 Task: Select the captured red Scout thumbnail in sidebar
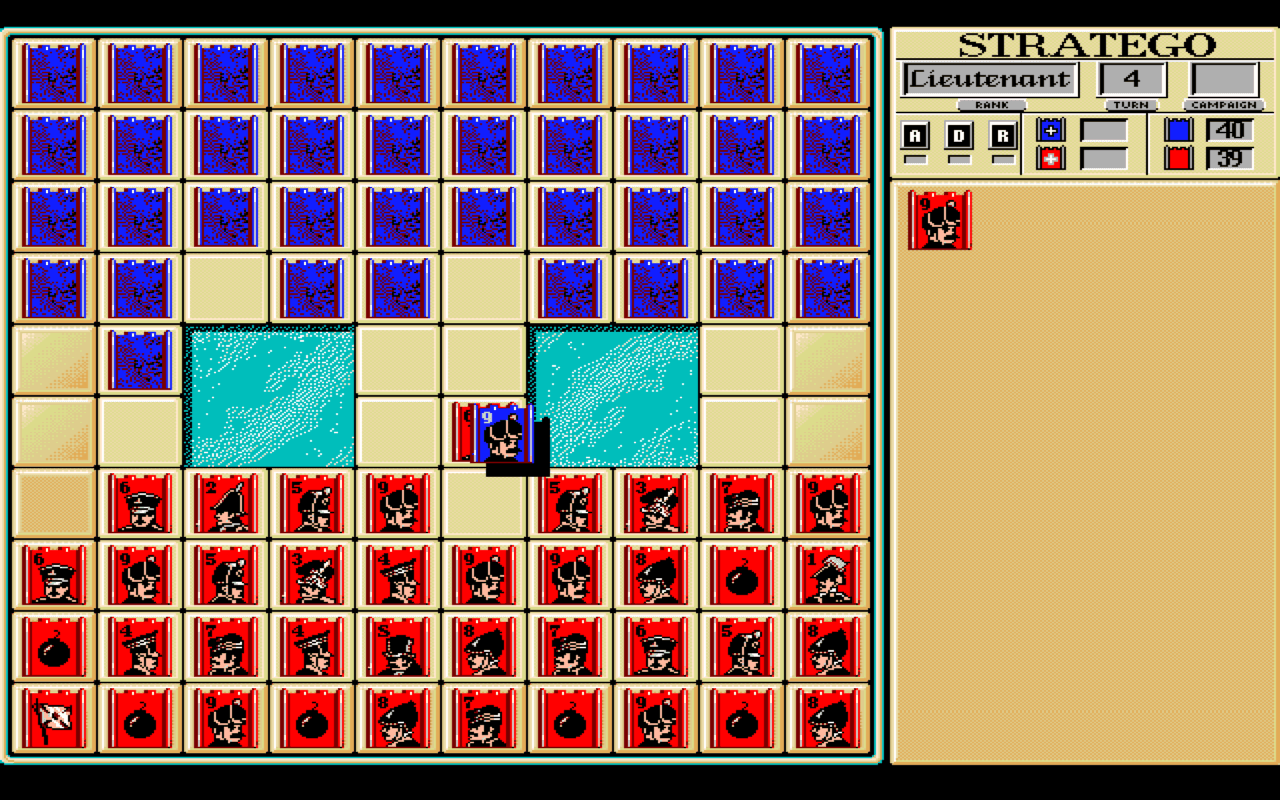click(940, 218)
